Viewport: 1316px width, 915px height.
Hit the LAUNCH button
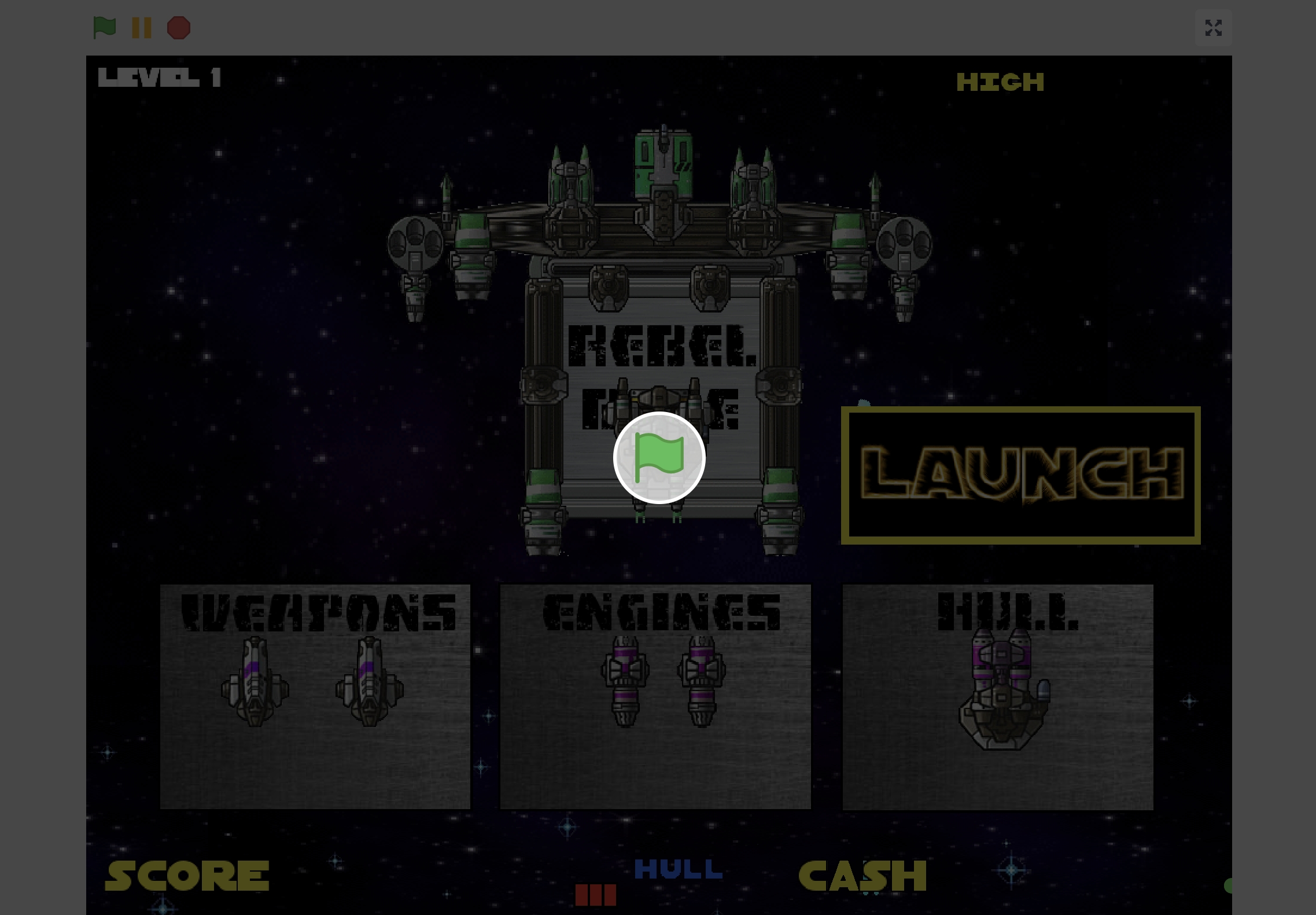coord(1020,475)
